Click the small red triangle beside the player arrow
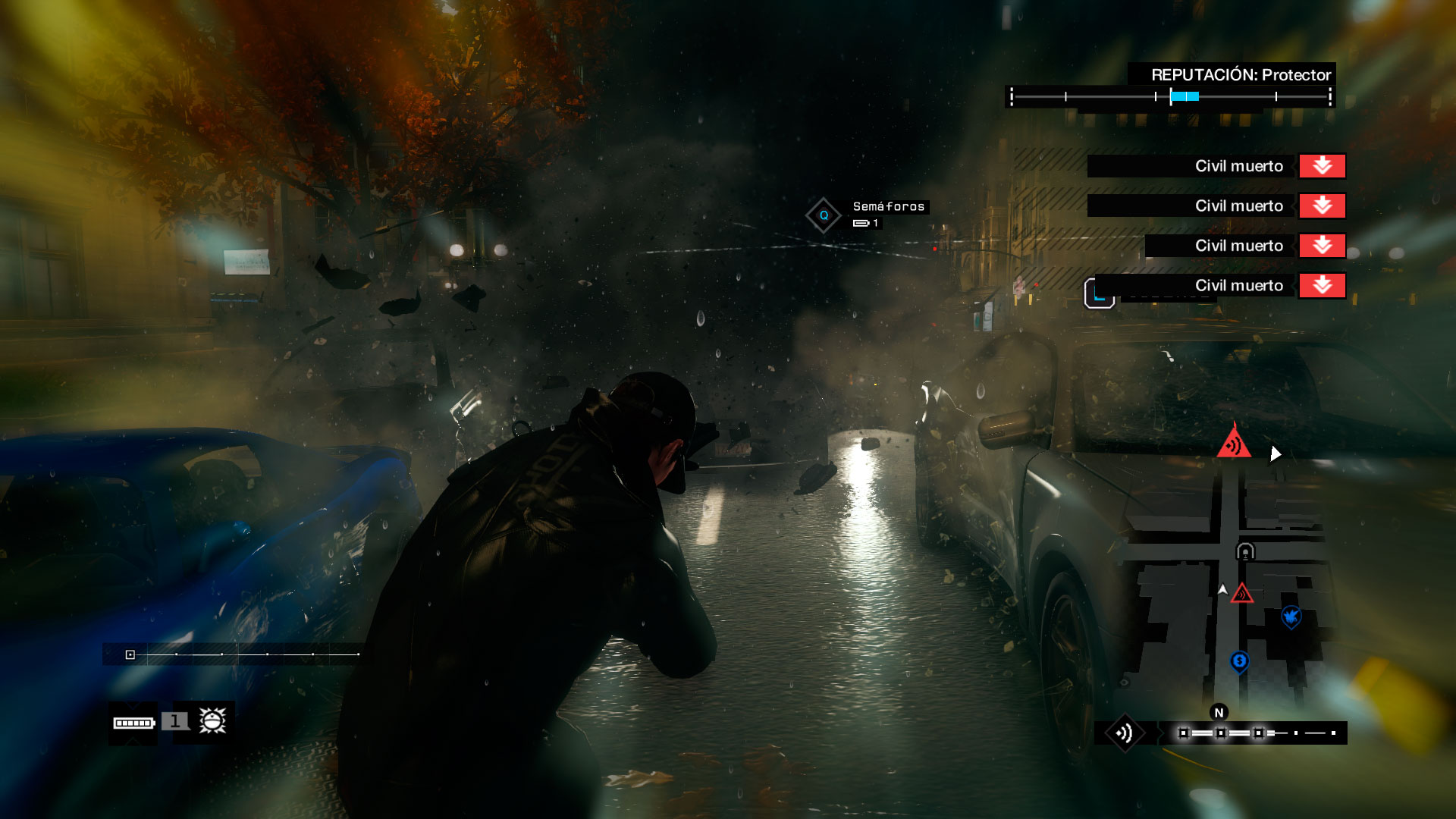The image size is (1456, 819). click(x=1241, y=594)
